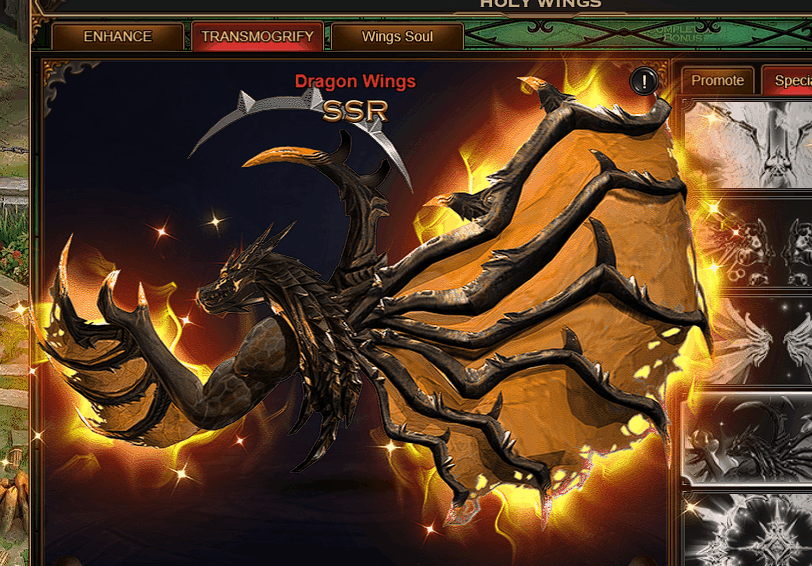Switch to the ENHANCE tab

pos(117,37)
